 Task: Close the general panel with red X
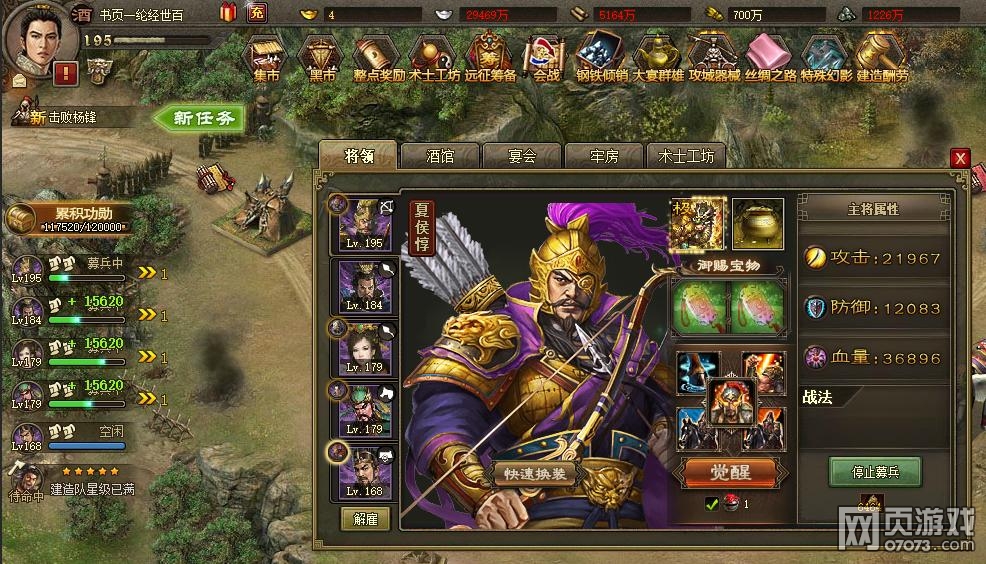tap(960, 158)
